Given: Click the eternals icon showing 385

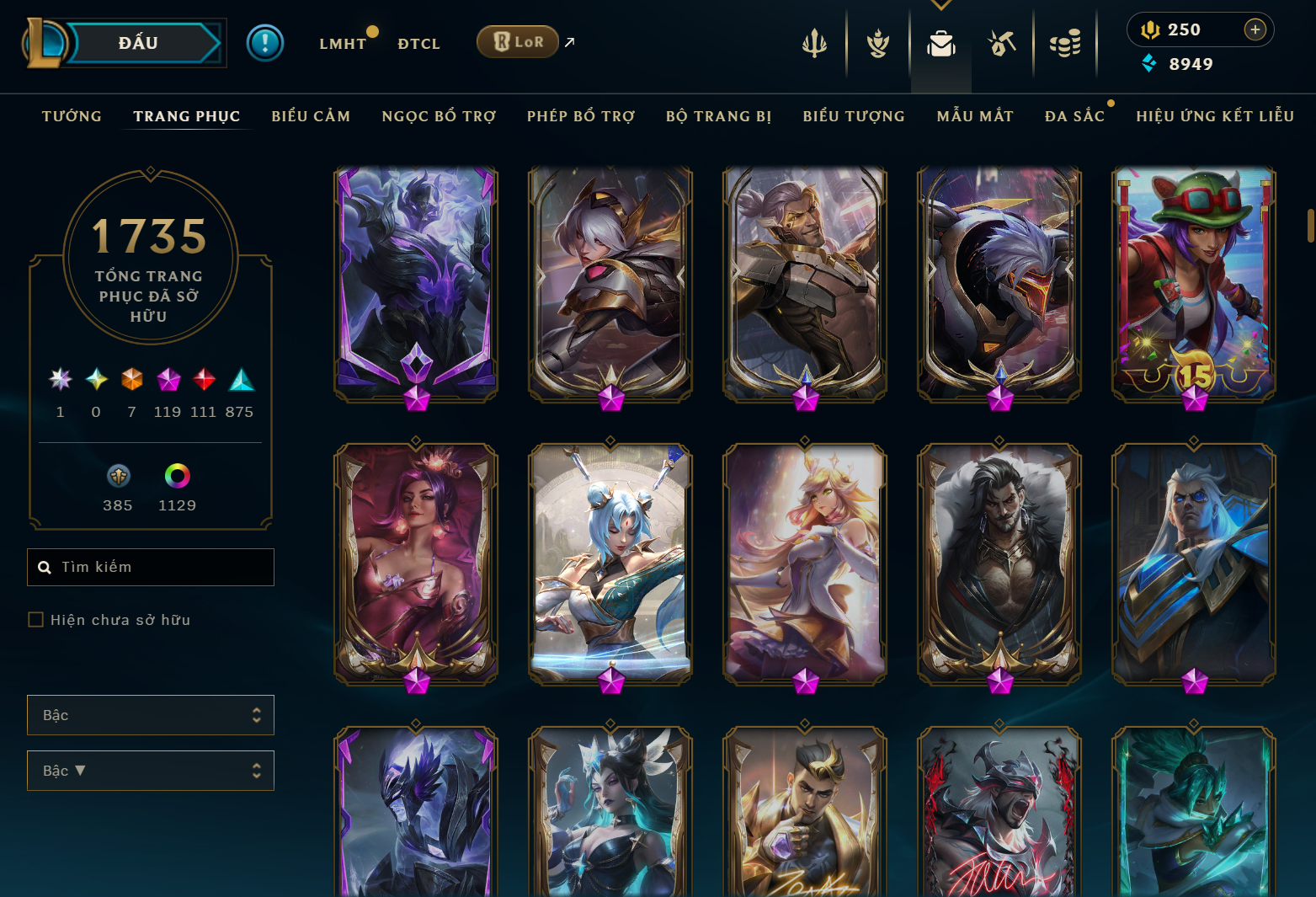Looking at the screenshot, I should pyautogui.click(x=118, y=476).
